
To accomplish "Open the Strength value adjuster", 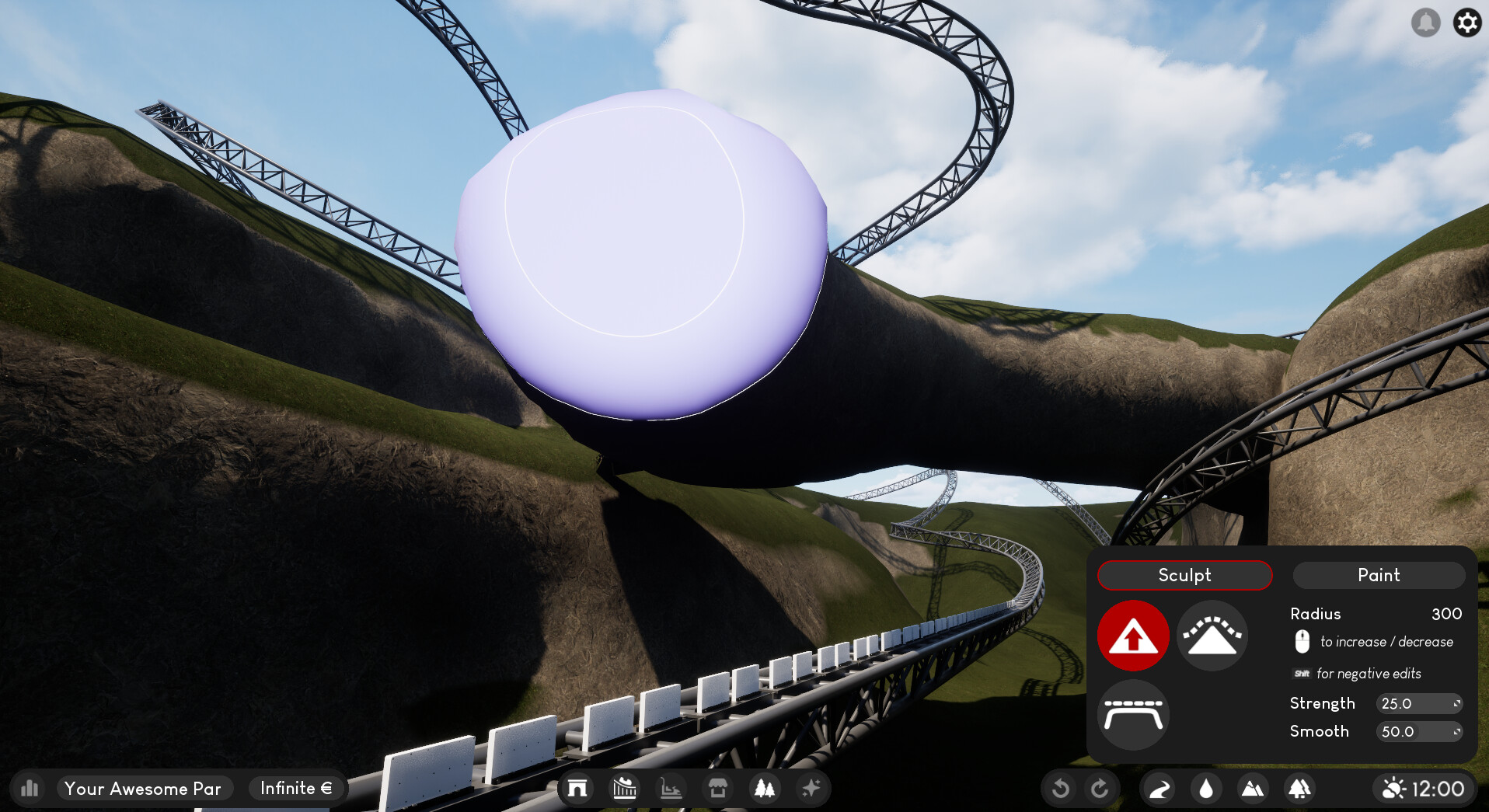I will pyautogui.click(x=1419, y=703).
